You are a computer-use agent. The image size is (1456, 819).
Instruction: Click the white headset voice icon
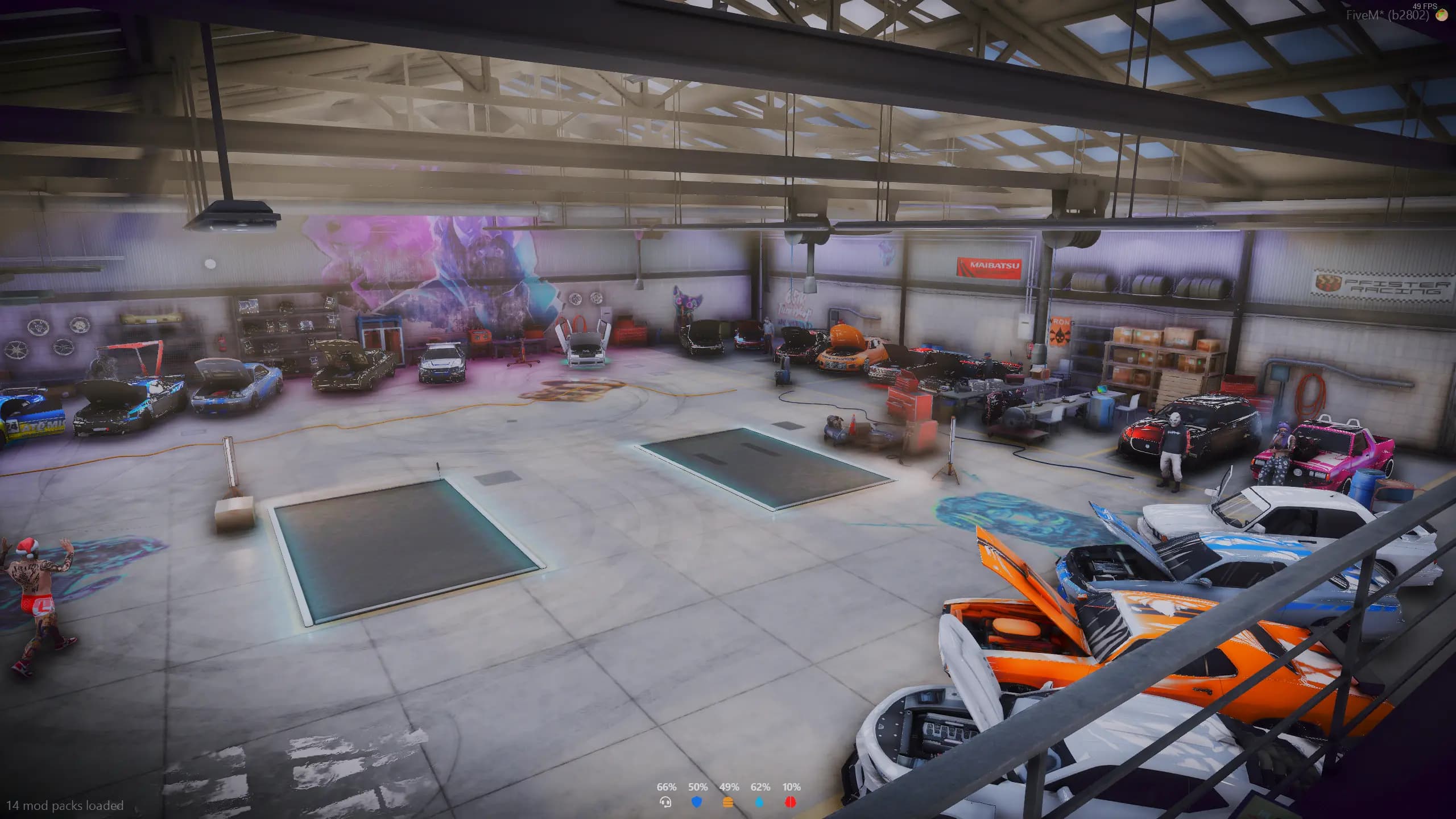tap(665, 802)
